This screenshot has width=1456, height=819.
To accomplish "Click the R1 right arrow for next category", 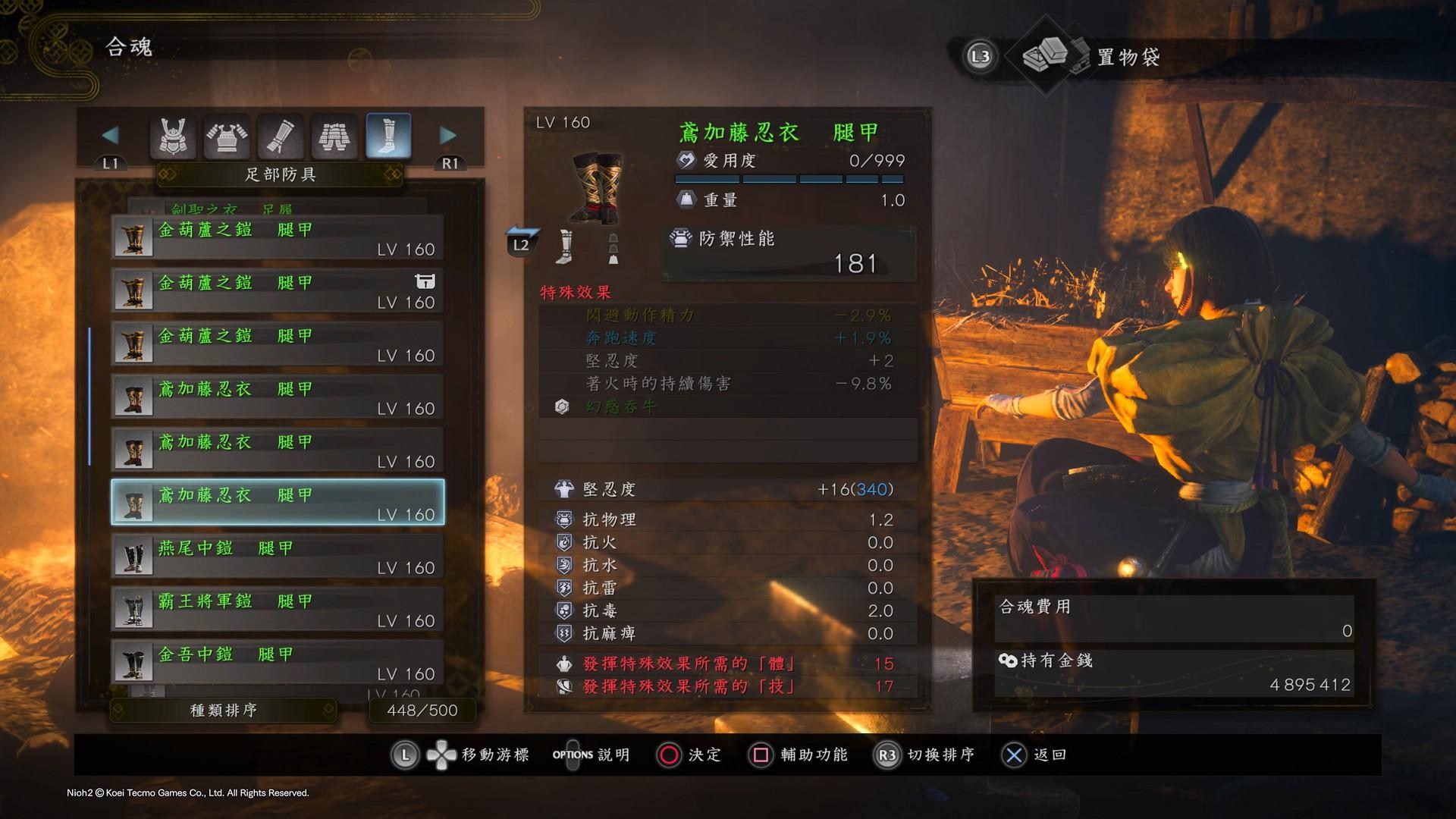I will point(448,135).
